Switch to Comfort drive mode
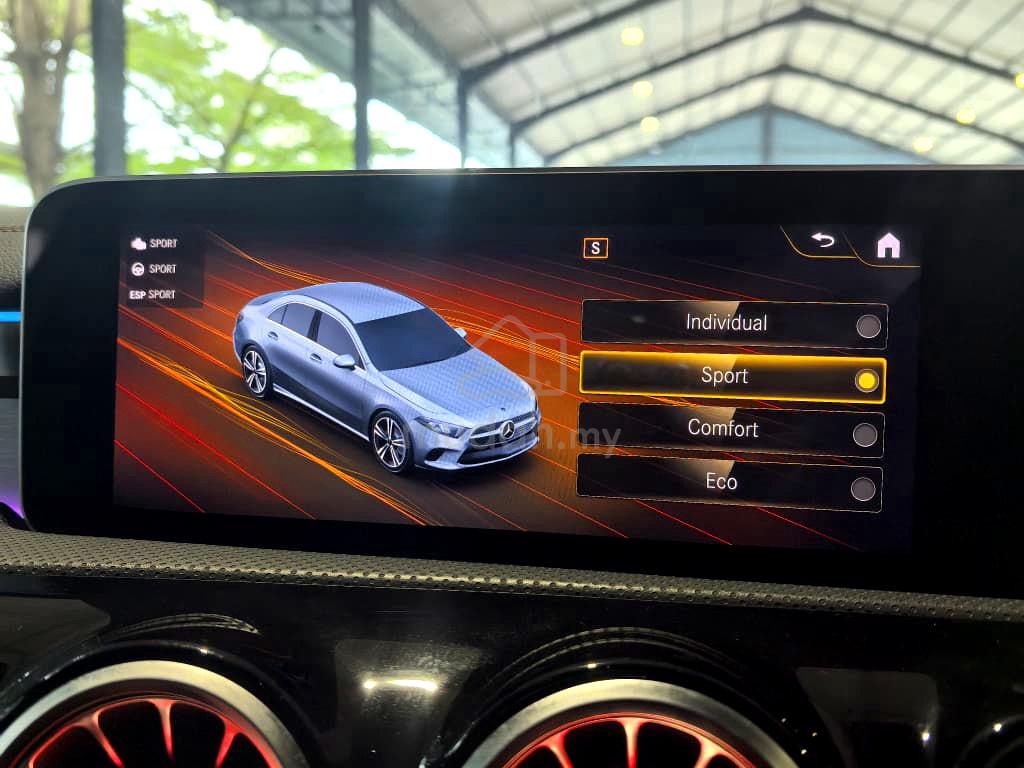Image resolution: width=1024 pixels, height=768 pixels. click(730, 431)
